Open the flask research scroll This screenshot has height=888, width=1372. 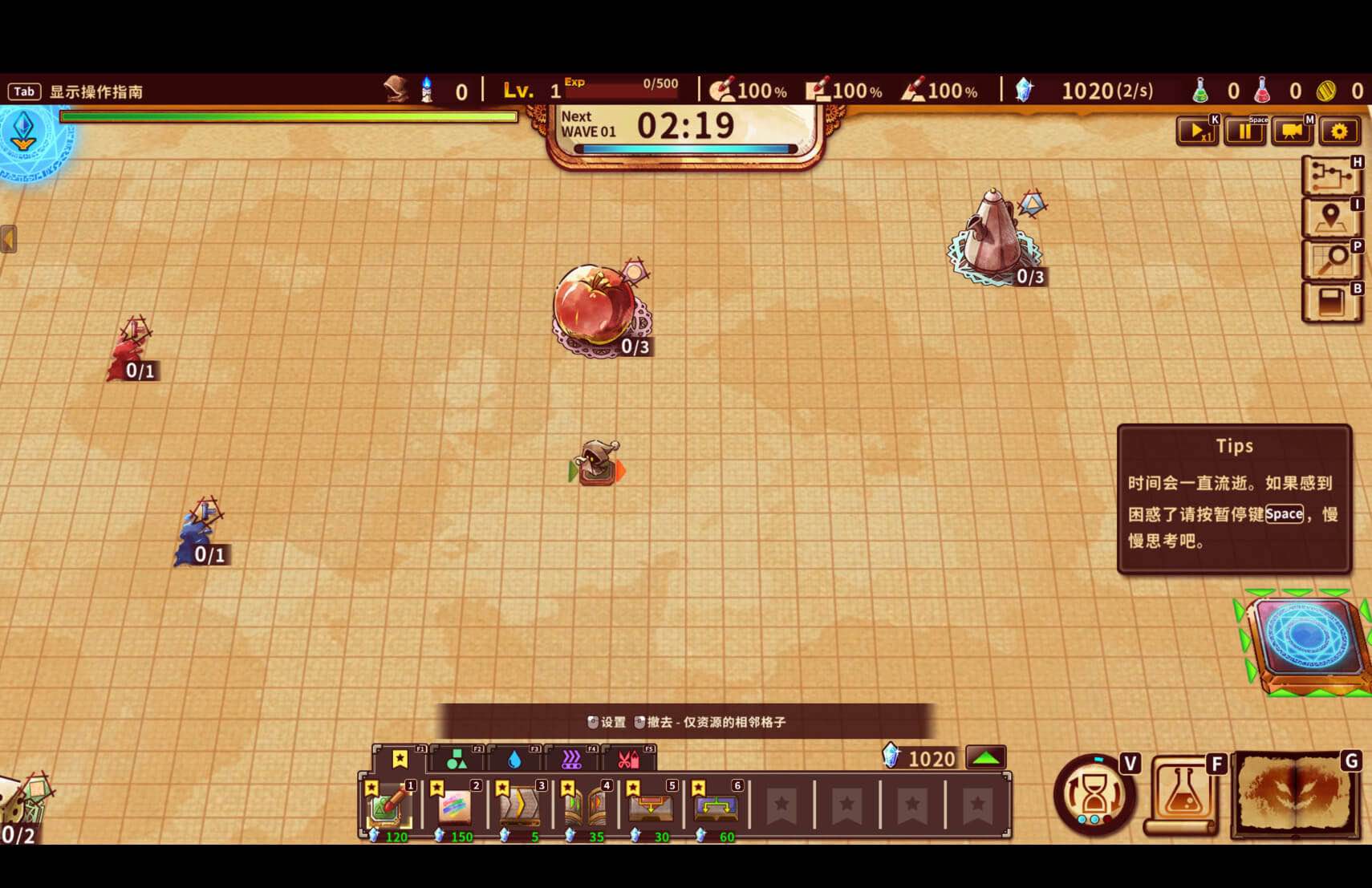(1183, 795)
